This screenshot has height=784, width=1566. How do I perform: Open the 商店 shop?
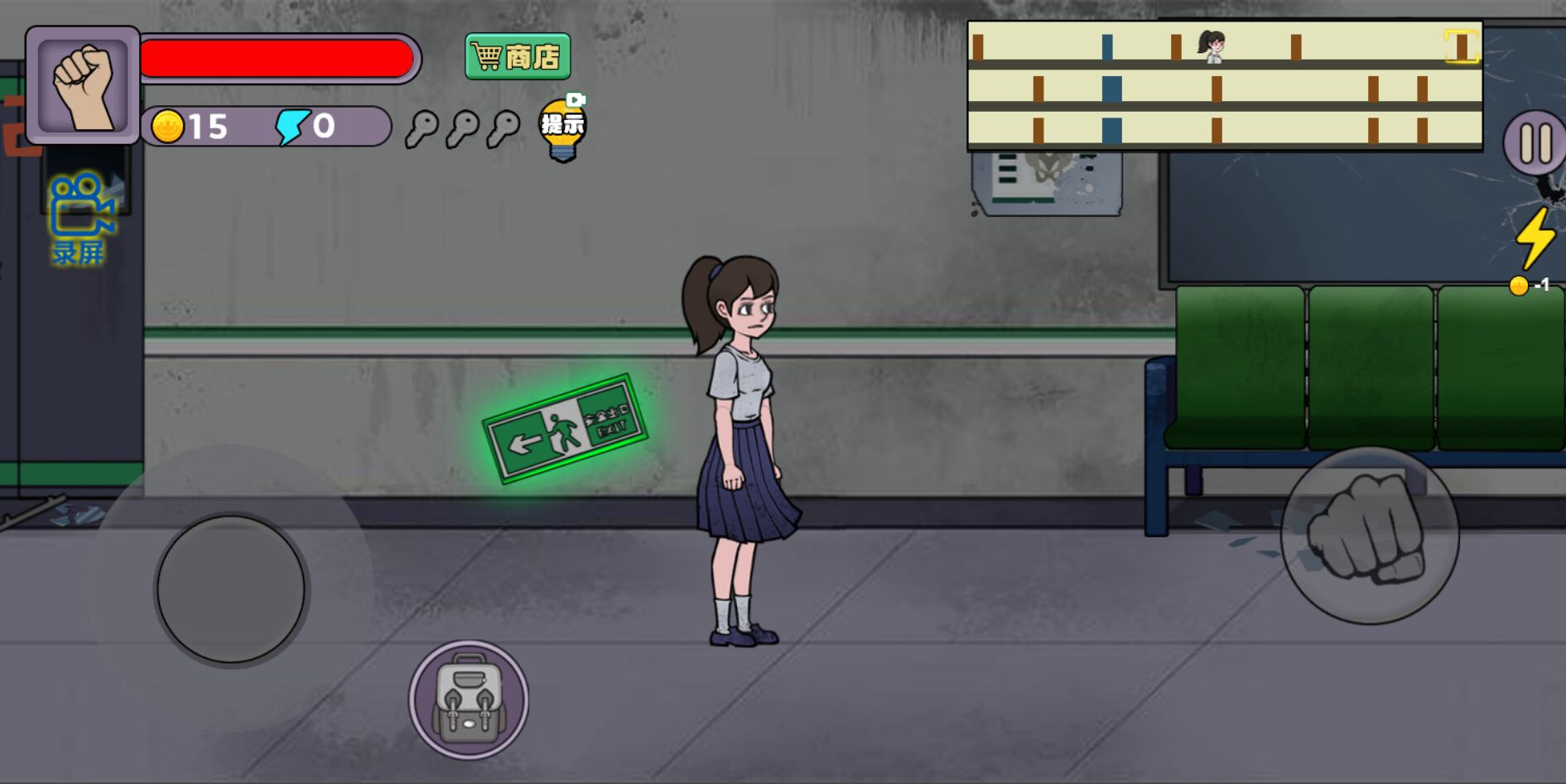point(518,55)
